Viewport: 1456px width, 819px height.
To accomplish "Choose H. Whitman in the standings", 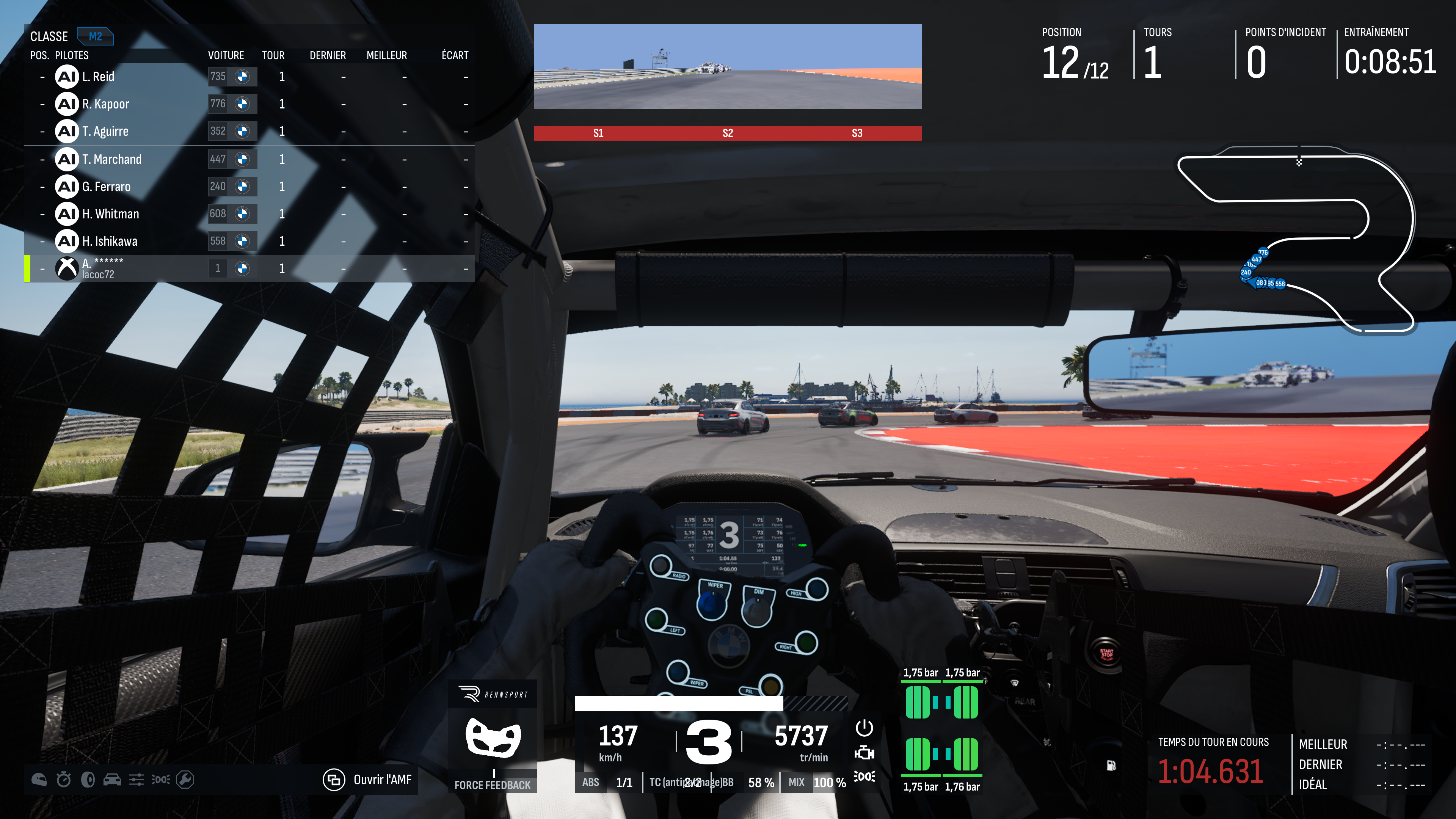I will (x=110, y=213).
